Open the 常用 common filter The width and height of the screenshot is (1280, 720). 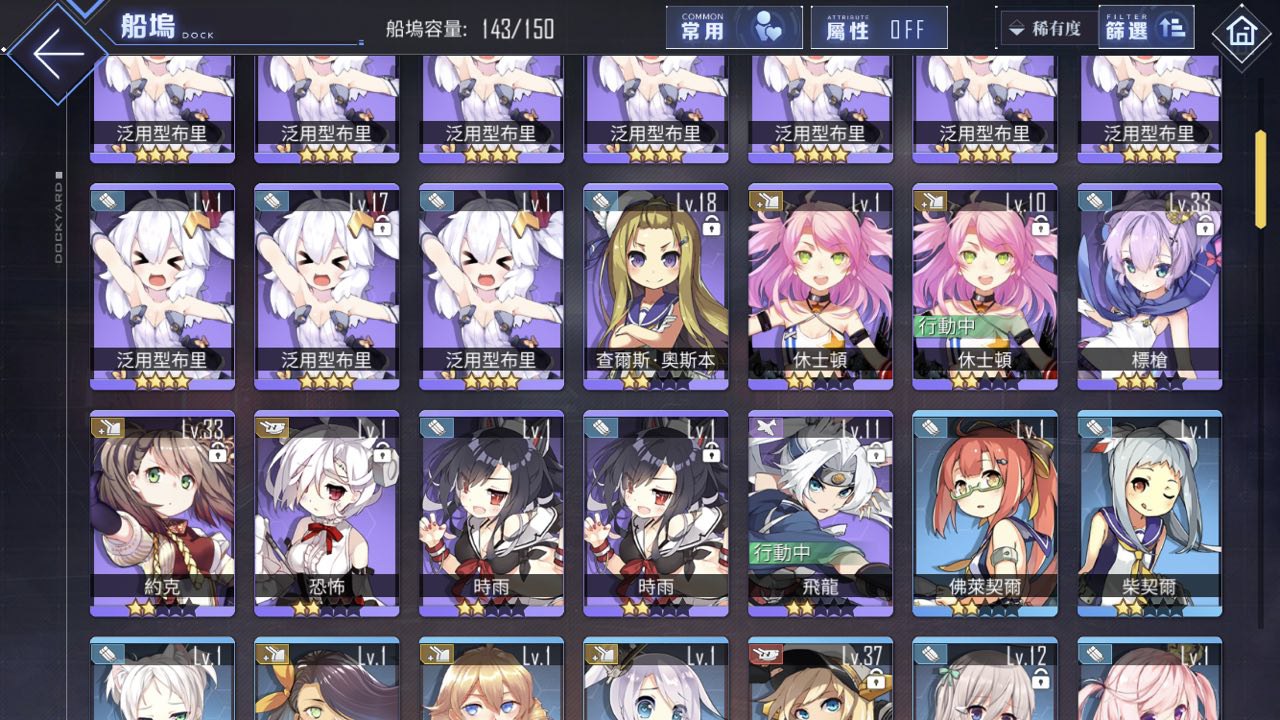click(x=734, y=28)
